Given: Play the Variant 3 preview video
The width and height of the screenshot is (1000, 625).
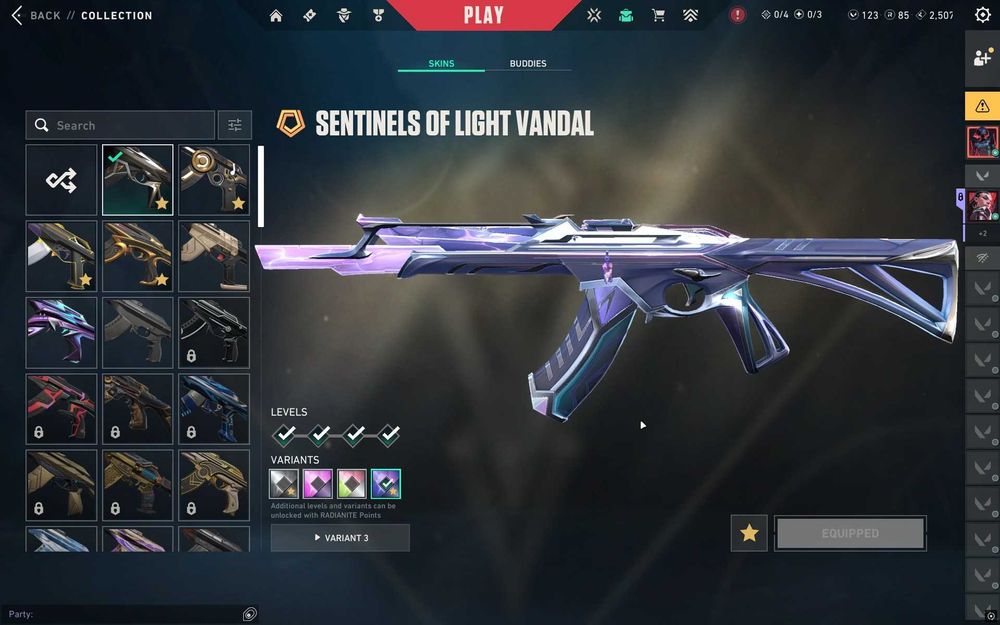Looking at the screenshot, I should [x=340, y=538].
